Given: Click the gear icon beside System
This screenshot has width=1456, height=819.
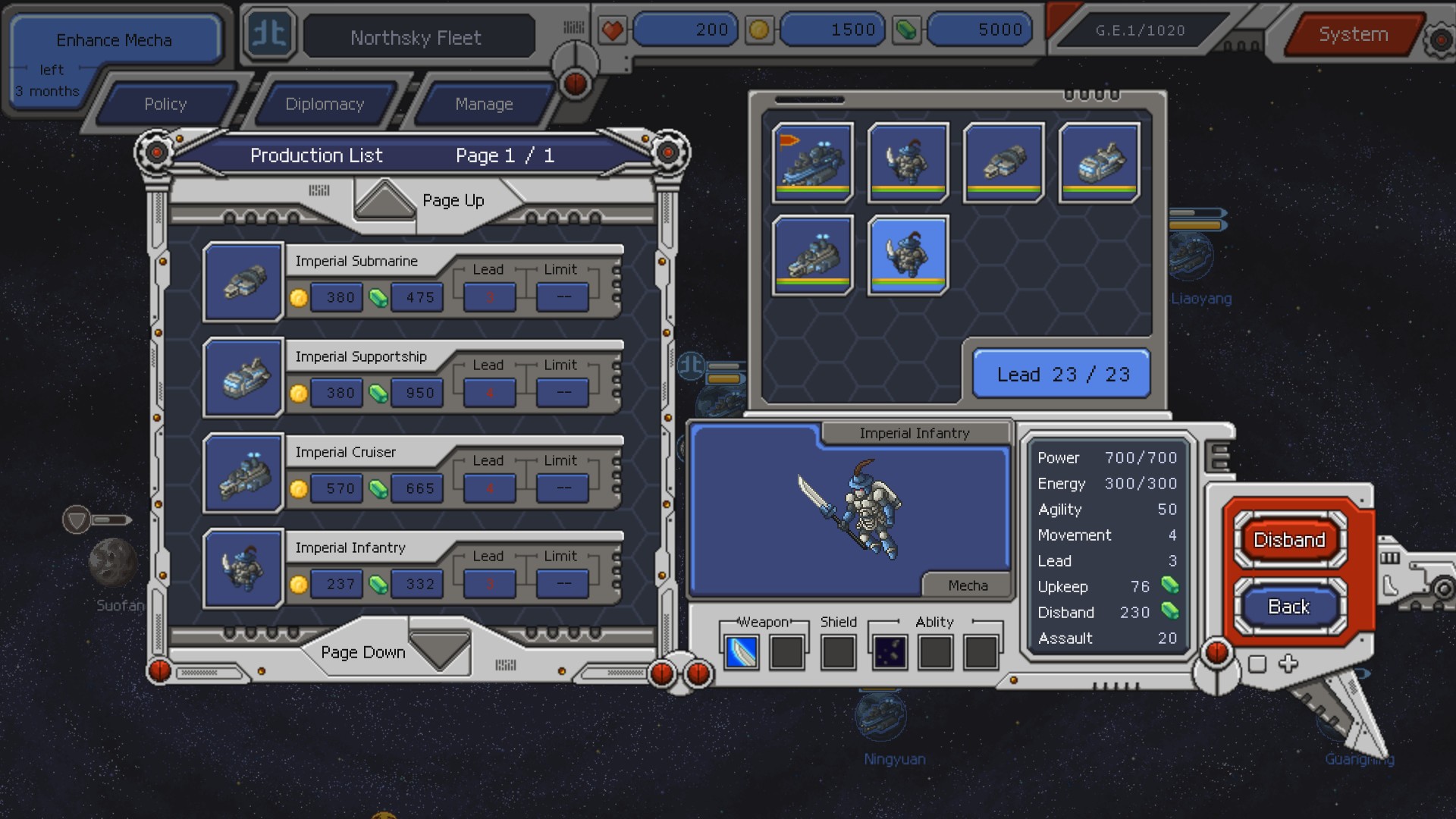Looking at the screenshot, I should click(1437, 34).
